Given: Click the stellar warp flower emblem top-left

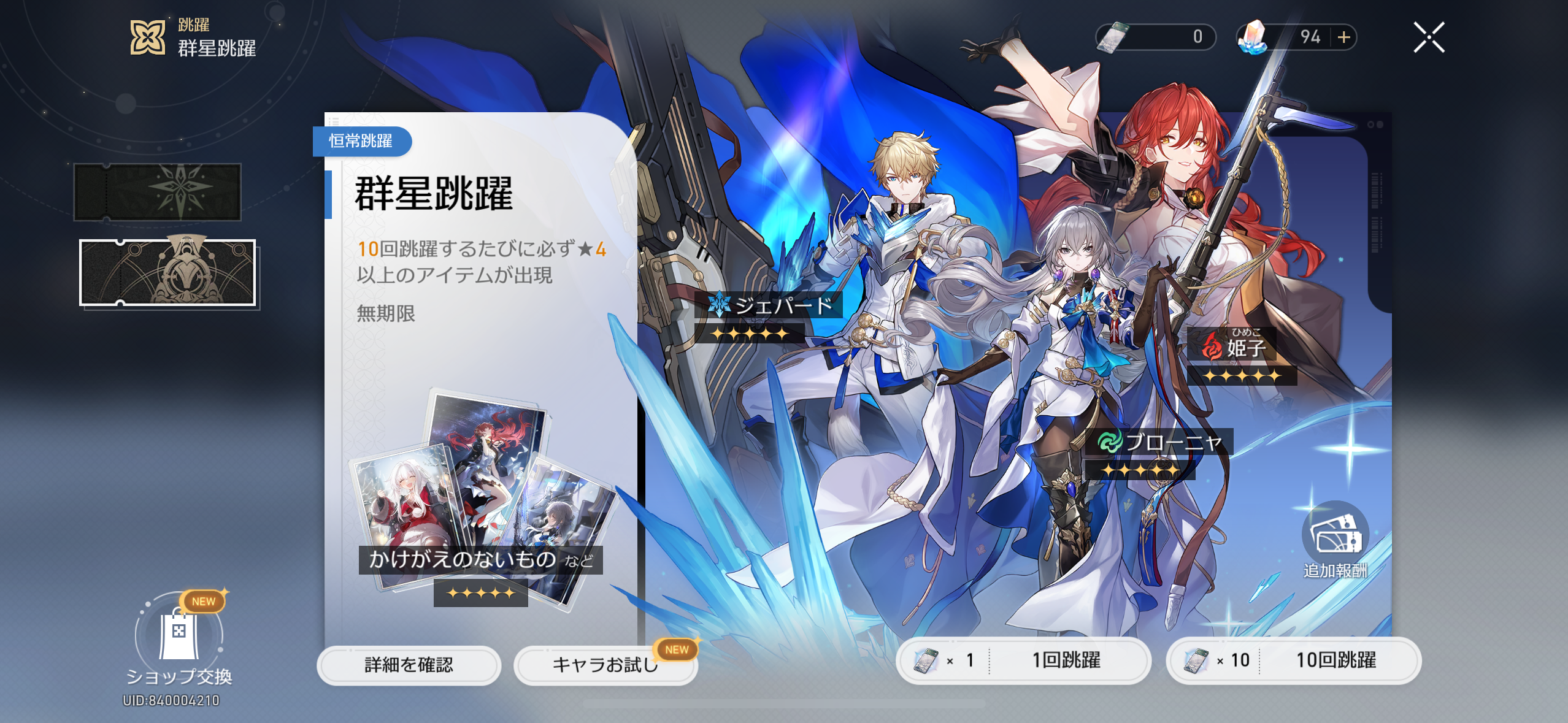Looking at the screenshot, I should 149,37.
